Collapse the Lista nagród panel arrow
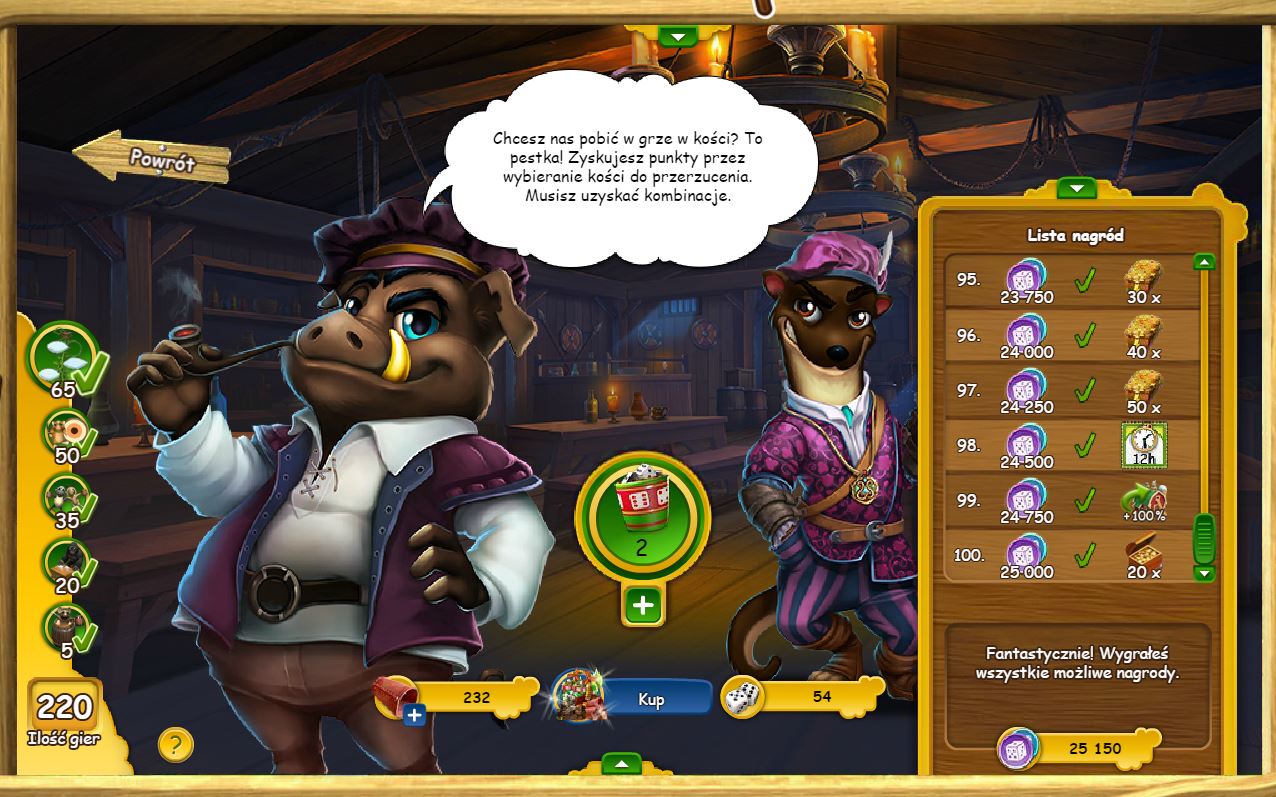The image size is (1276, 797). pos(1076,188)
